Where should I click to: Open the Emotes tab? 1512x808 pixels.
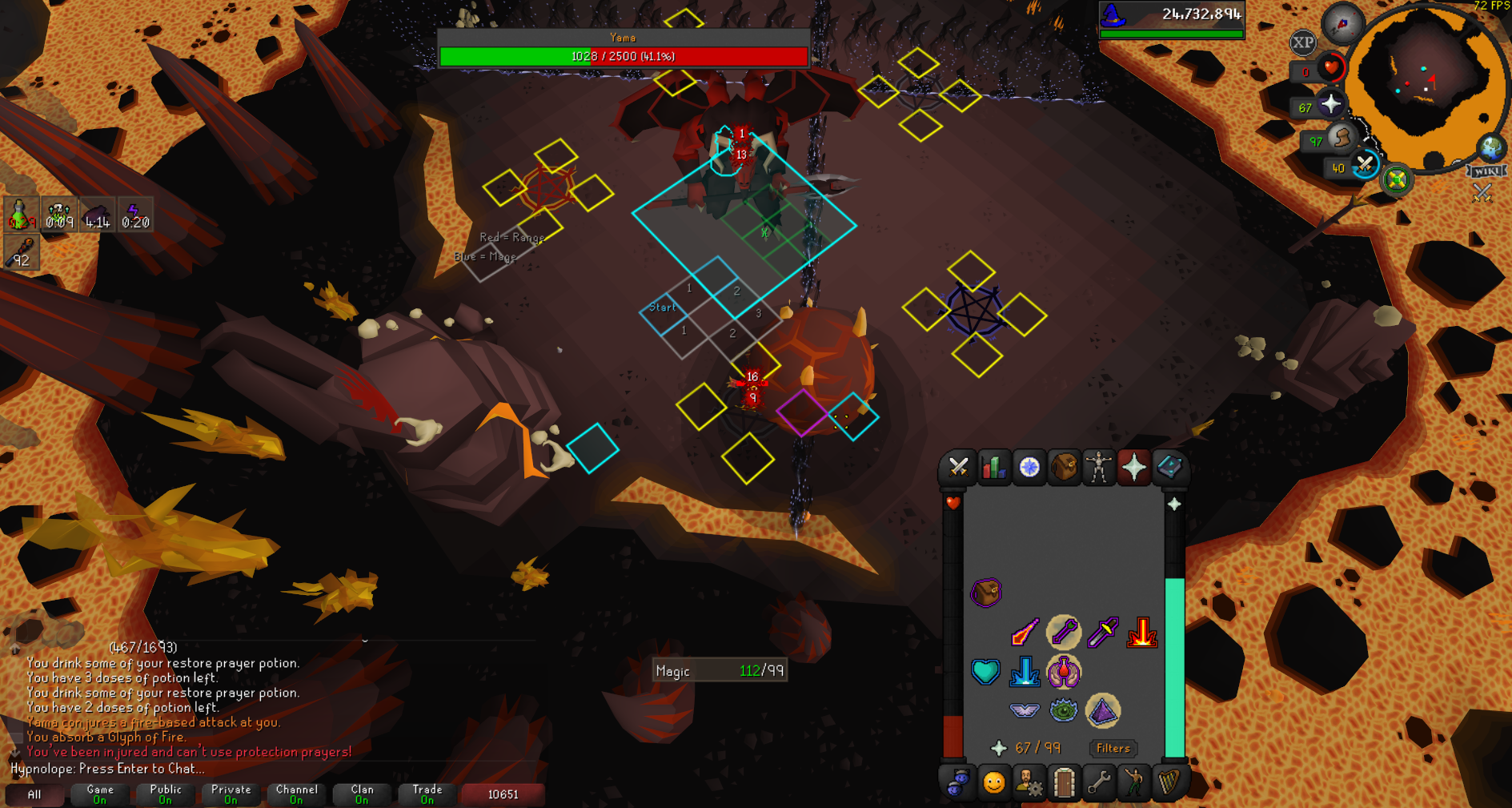pos(1133,782)
